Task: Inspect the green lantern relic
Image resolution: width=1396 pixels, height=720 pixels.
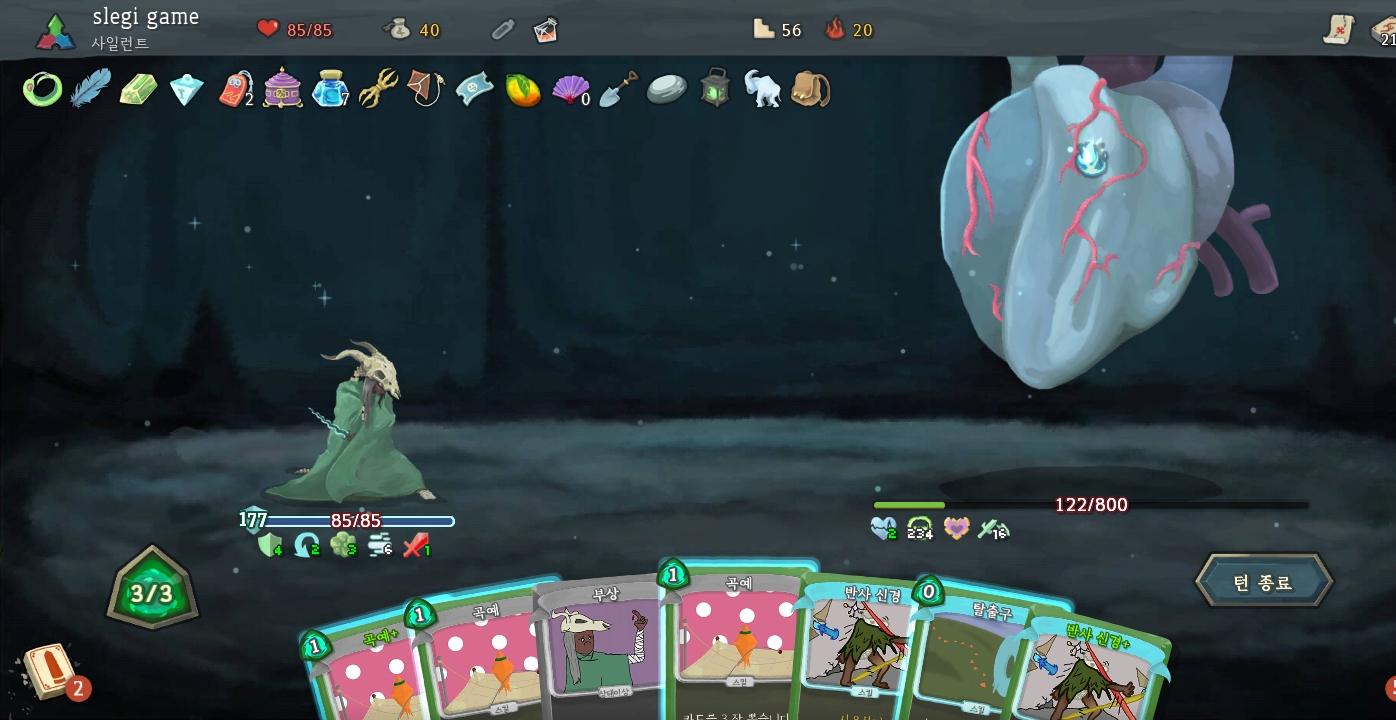Action: click(x=714, y=89)
